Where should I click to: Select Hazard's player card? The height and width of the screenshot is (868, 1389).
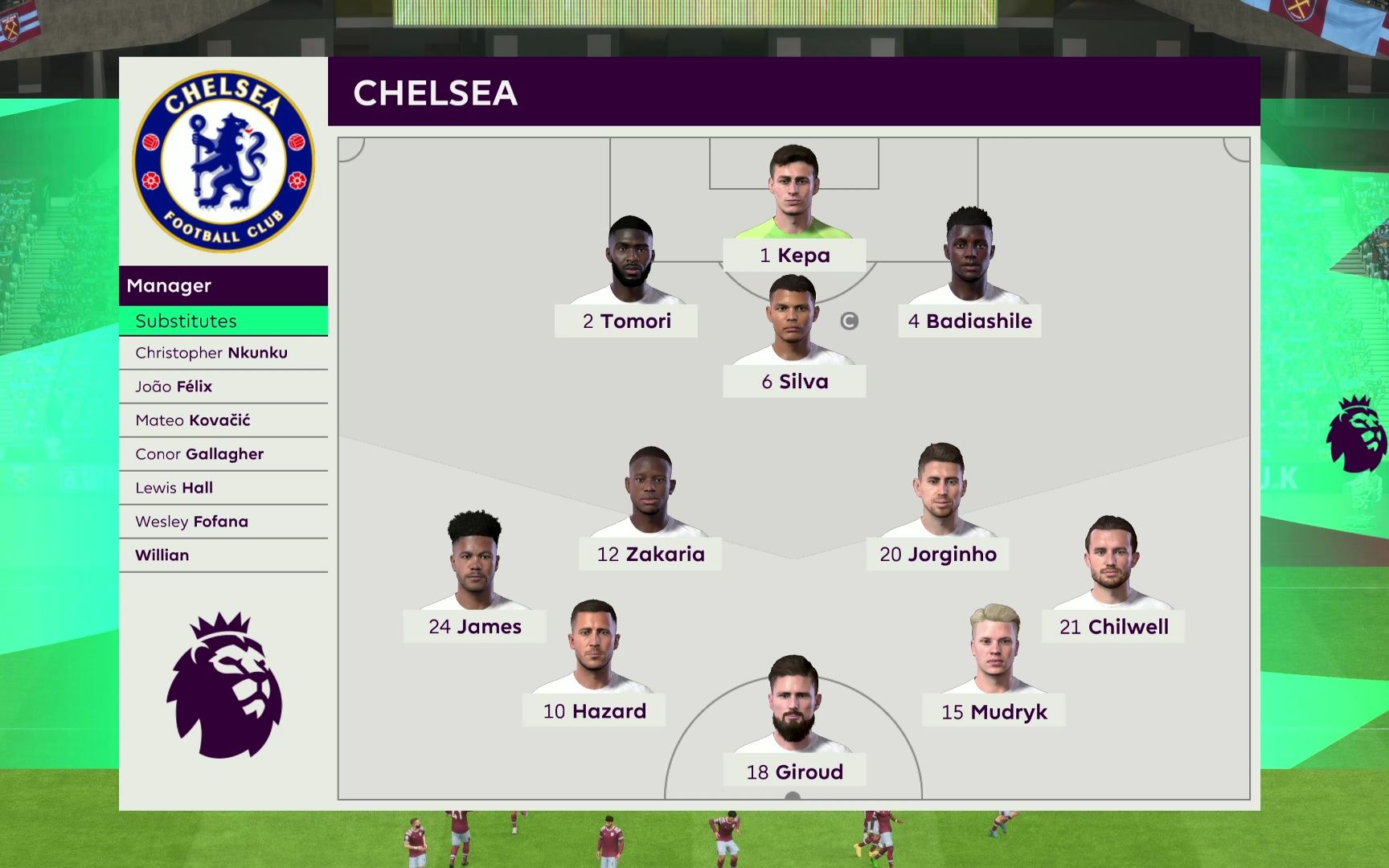[594, 710]
